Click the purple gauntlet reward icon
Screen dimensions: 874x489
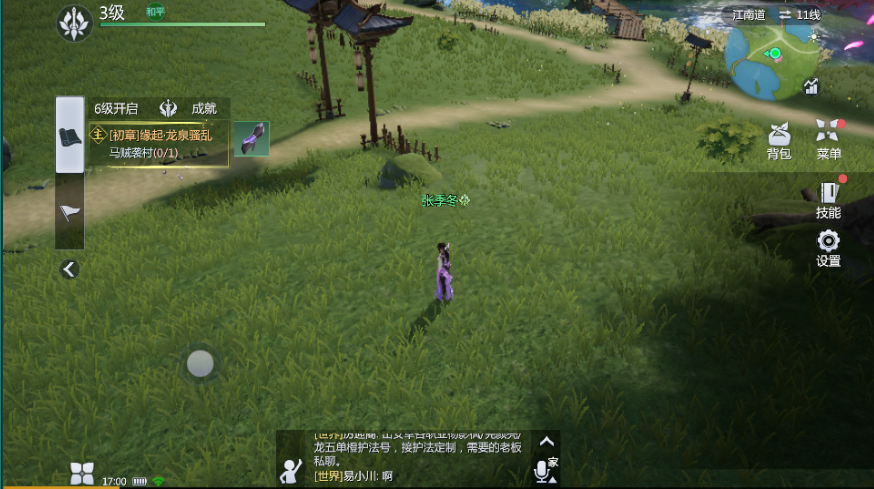251,139
